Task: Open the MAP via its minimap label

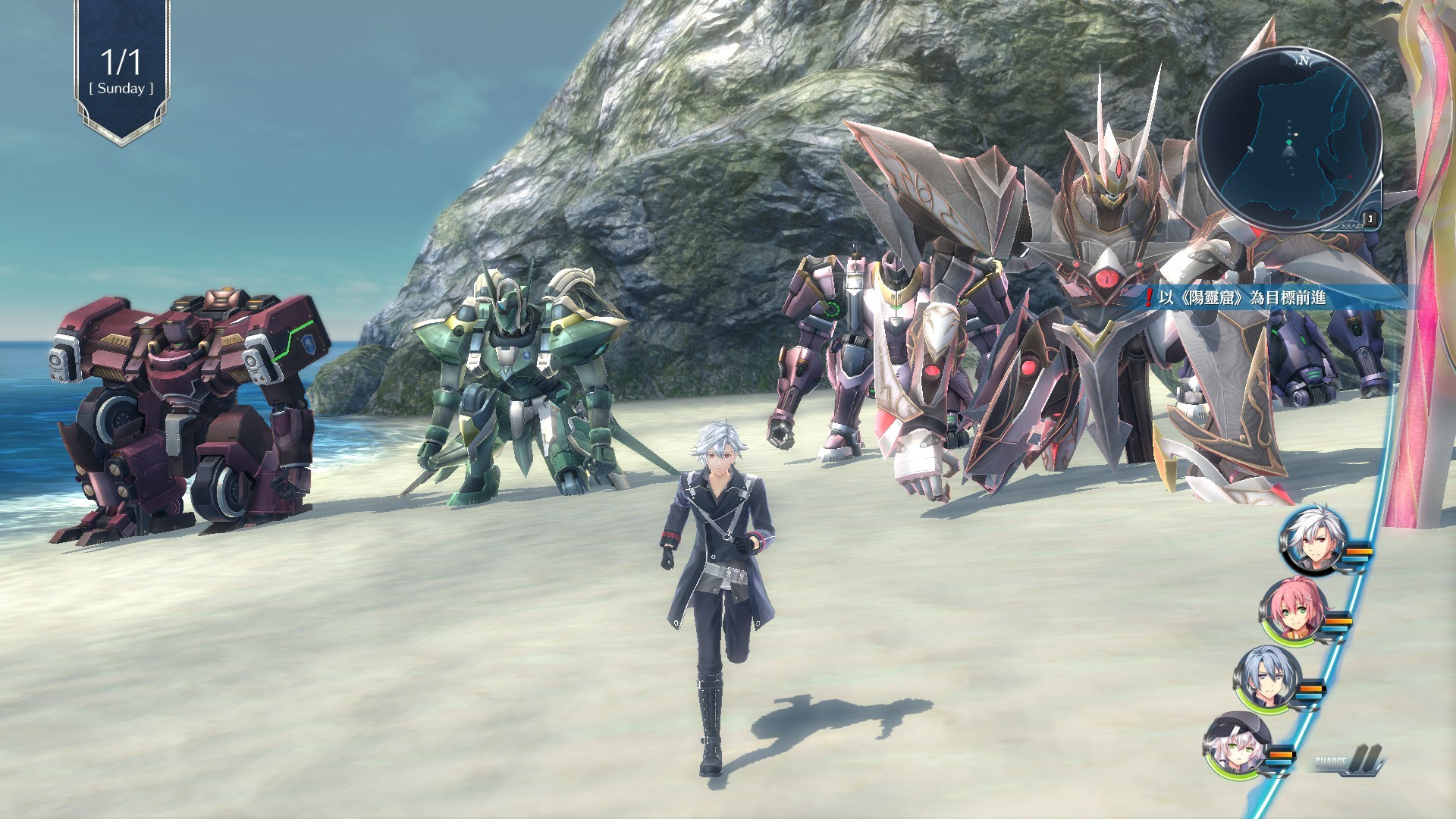Action: 1351,225
